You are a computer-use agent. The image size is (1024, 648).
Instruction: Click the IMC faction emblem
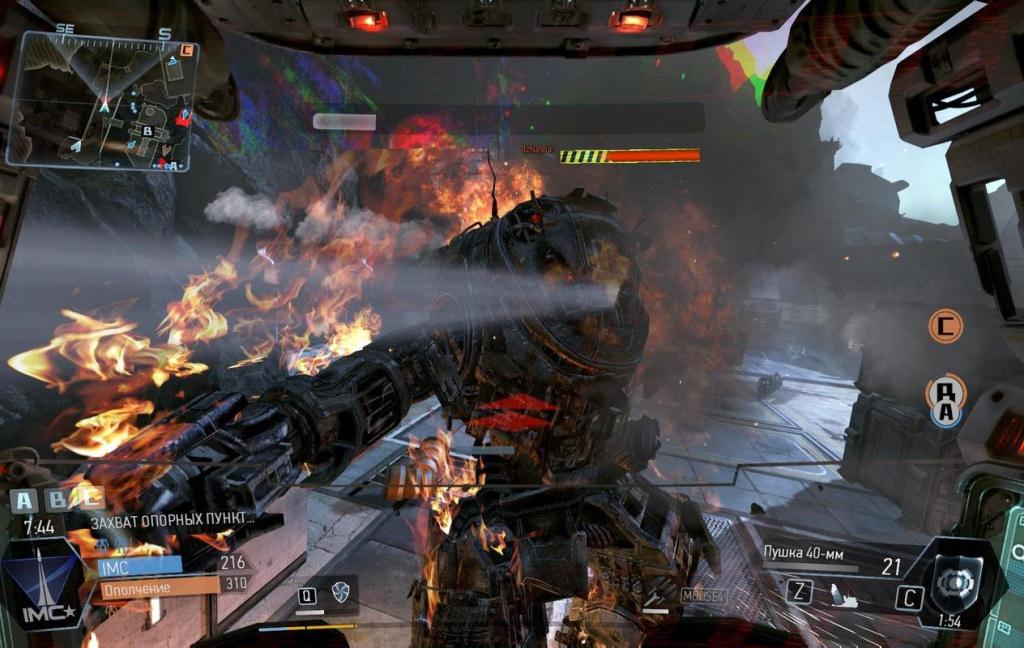coord(41,587)
